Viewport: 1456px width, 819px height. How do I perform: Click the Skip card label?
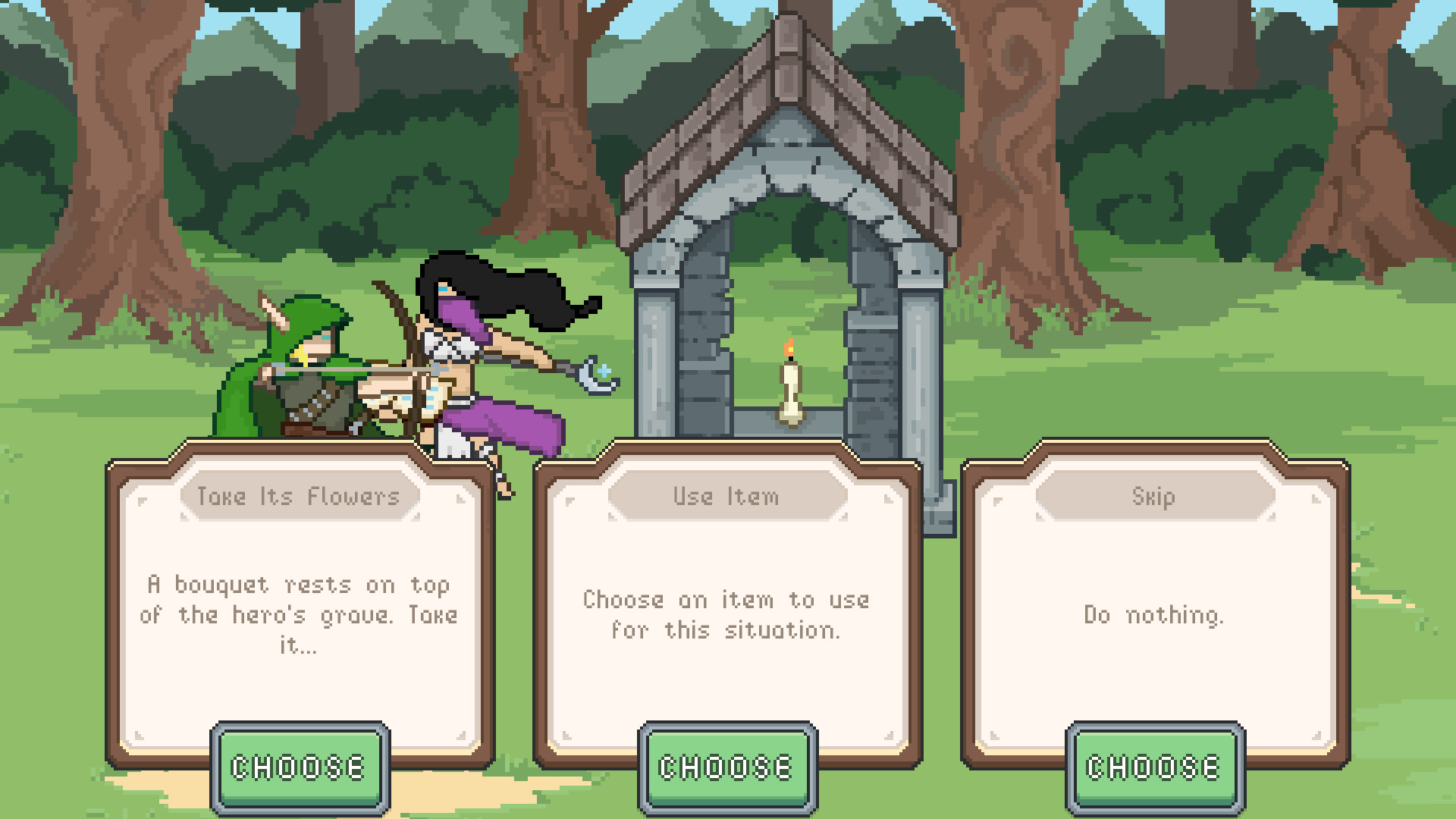pyautogui.click(x=1151, y=497)
